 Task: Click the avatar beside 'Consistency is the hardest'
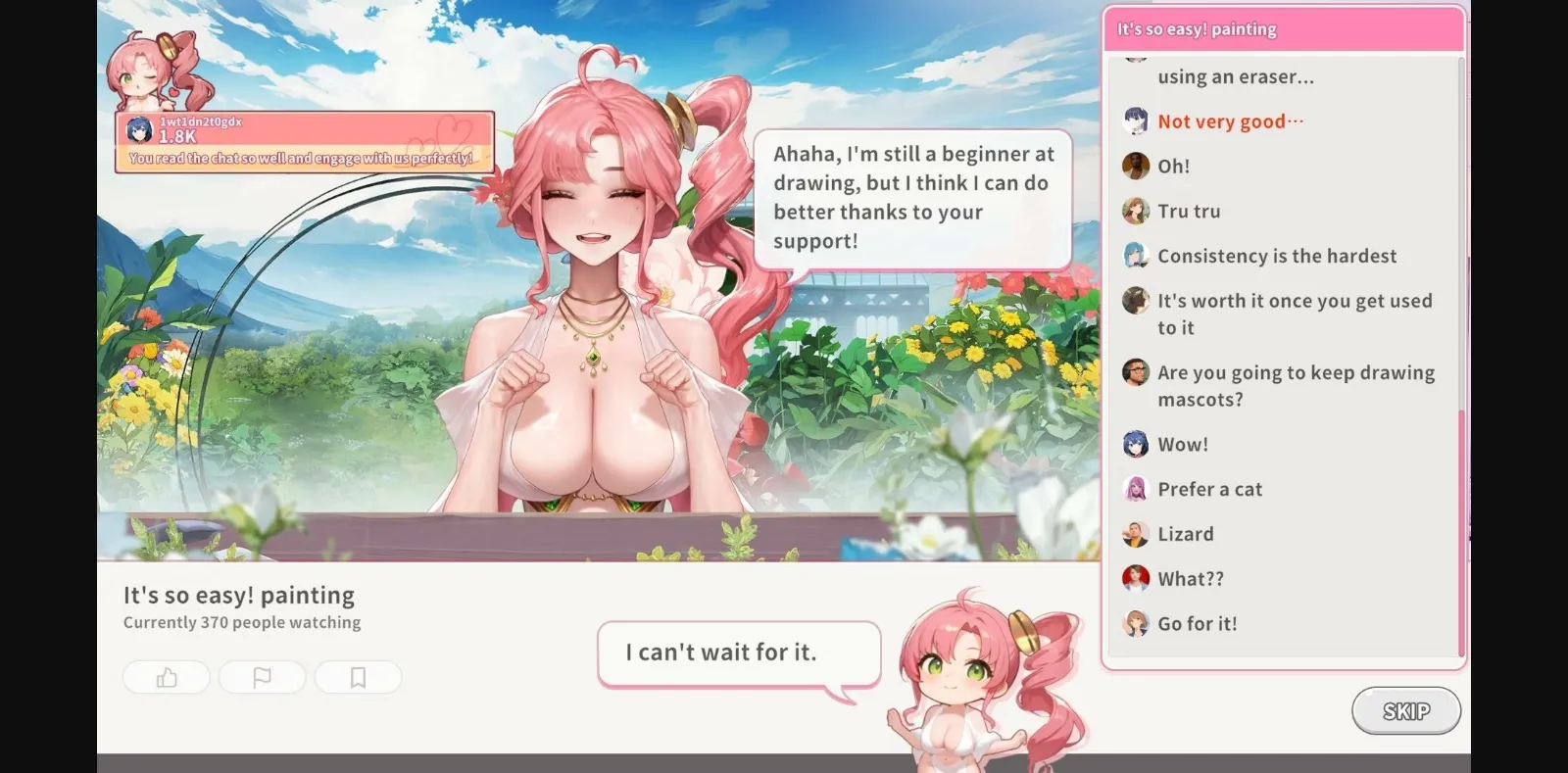coord(1136,256)
